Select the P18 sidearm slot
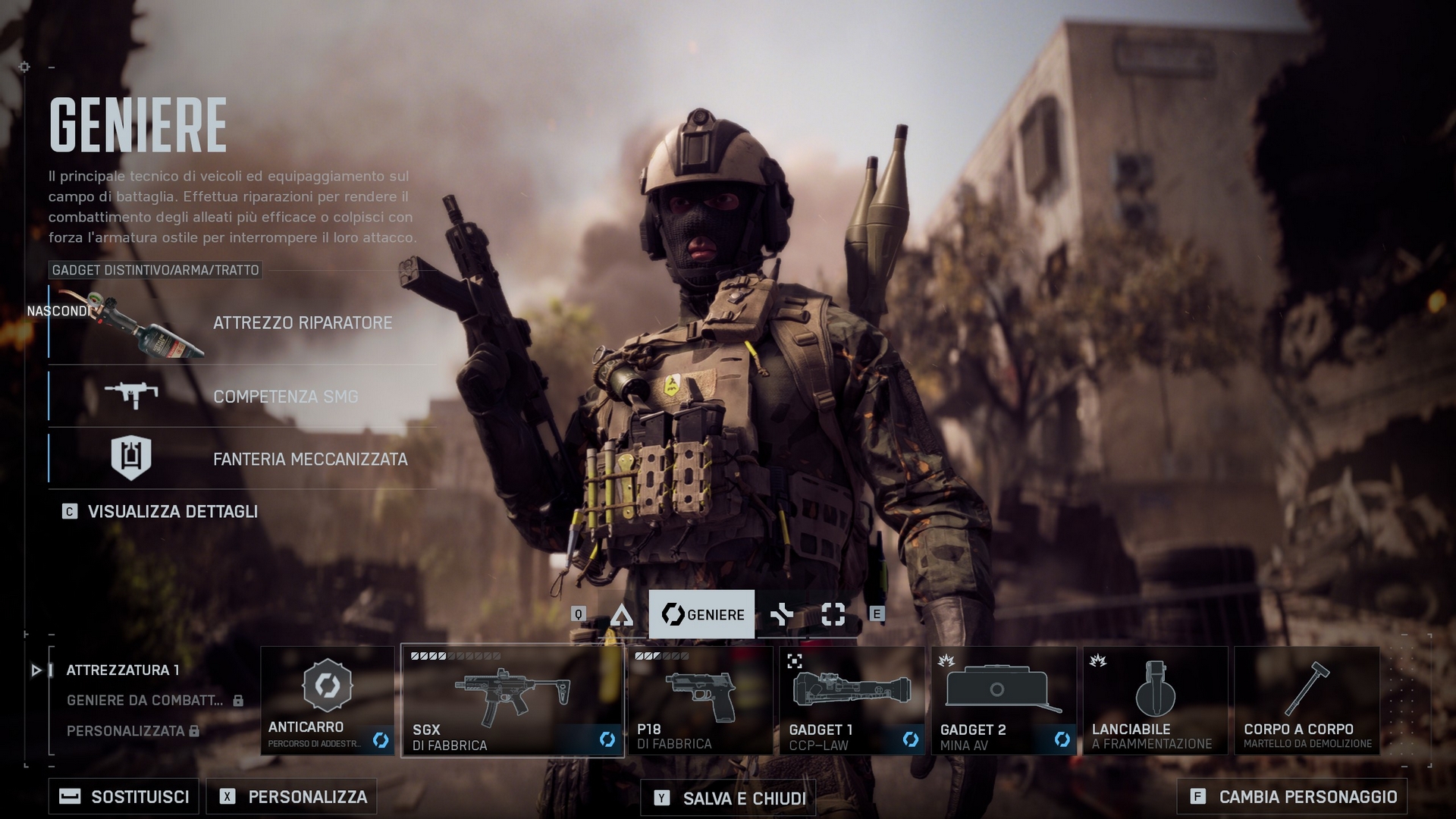The image size is (1456, 819). pos(700,701)
